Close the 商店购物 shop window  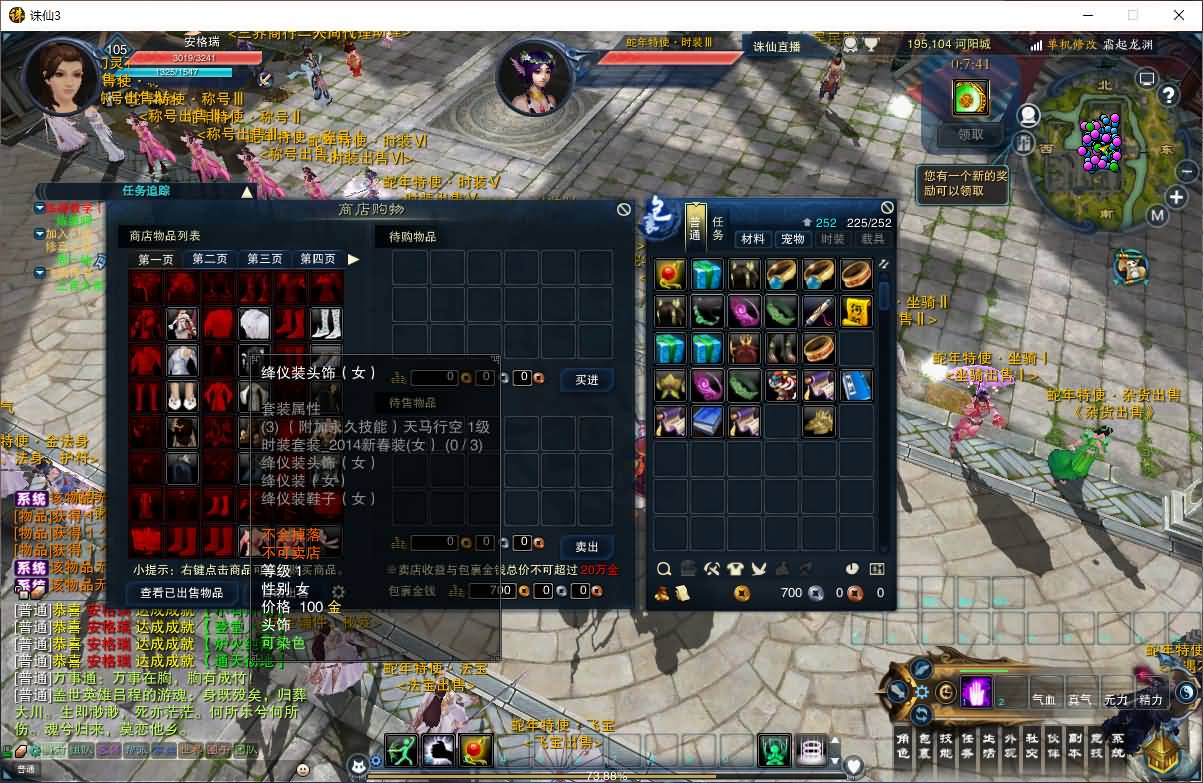(624, 209)
